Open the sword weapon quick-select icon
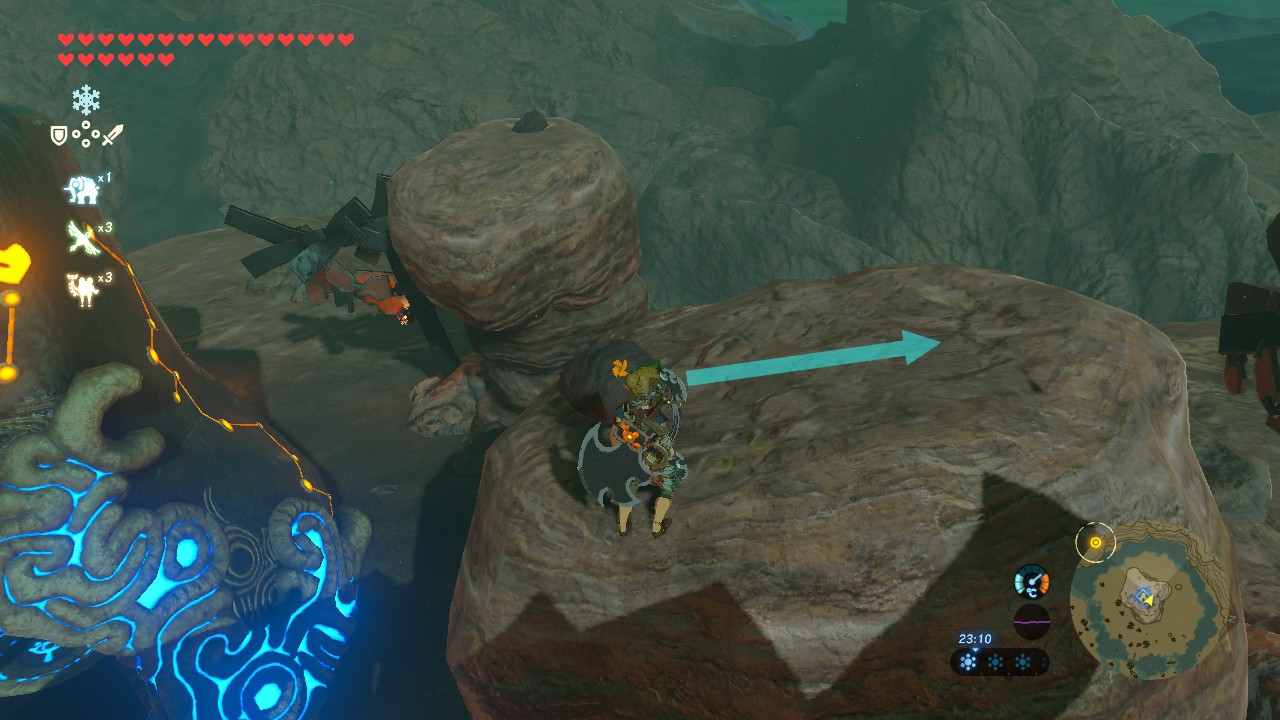 coord(111,134)
